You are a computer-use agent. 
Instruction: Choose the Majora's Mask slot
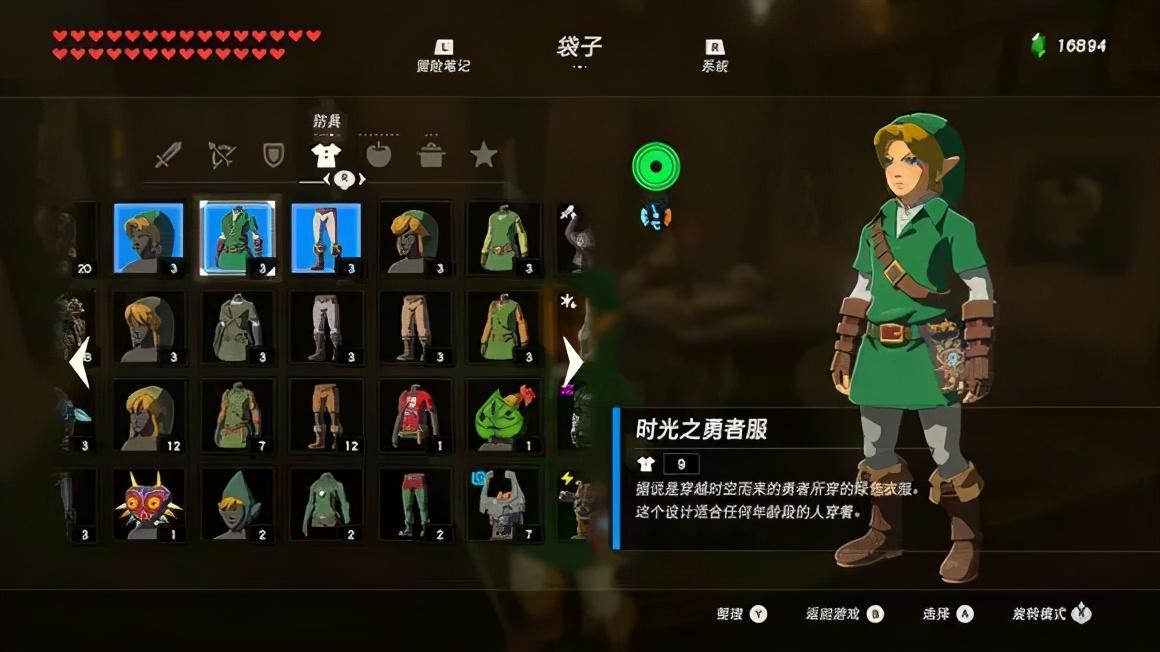(149, 504)
